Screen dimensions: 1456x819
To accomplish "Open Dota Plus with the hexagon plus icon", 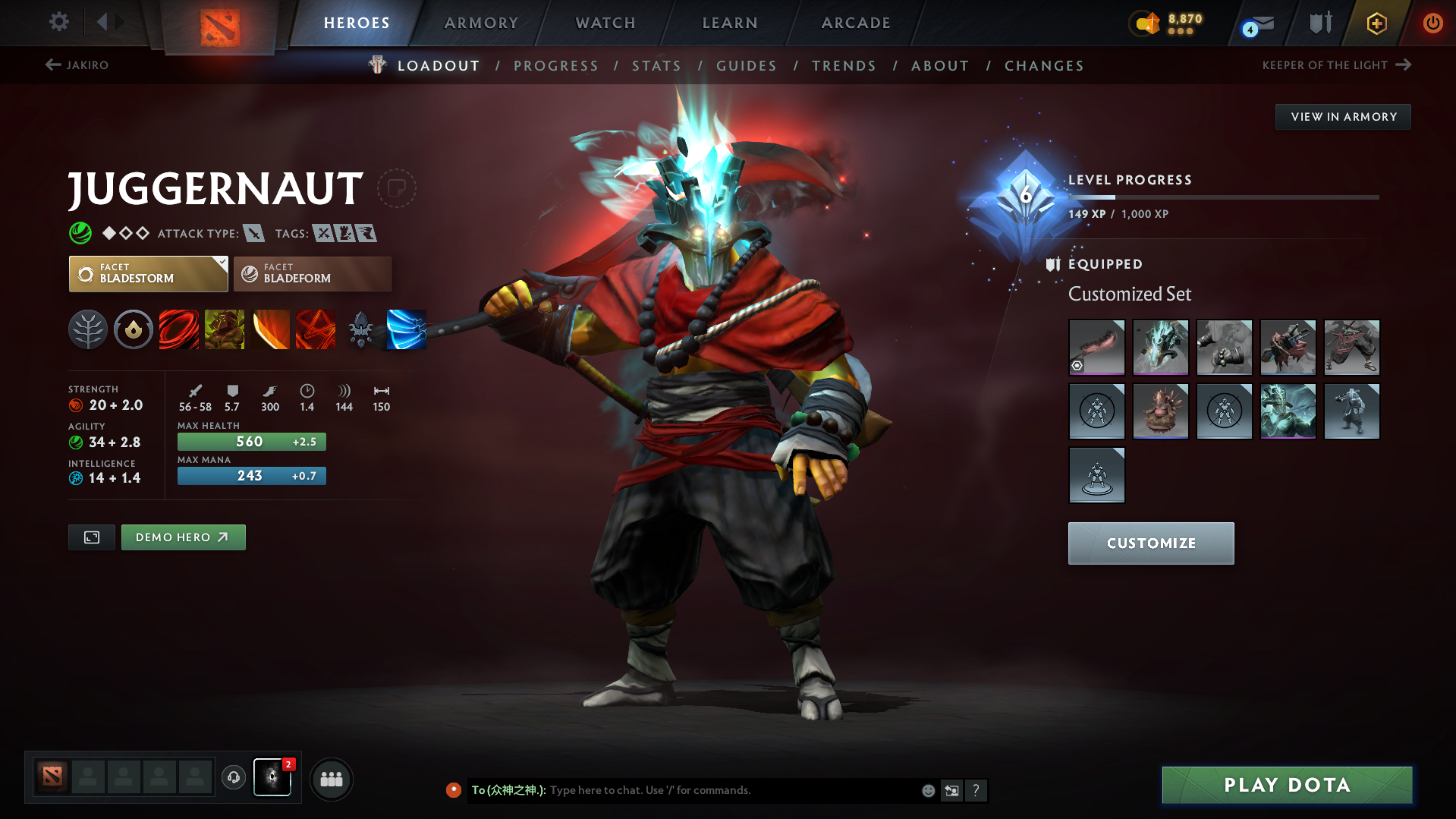I will tap(1376, 23).
